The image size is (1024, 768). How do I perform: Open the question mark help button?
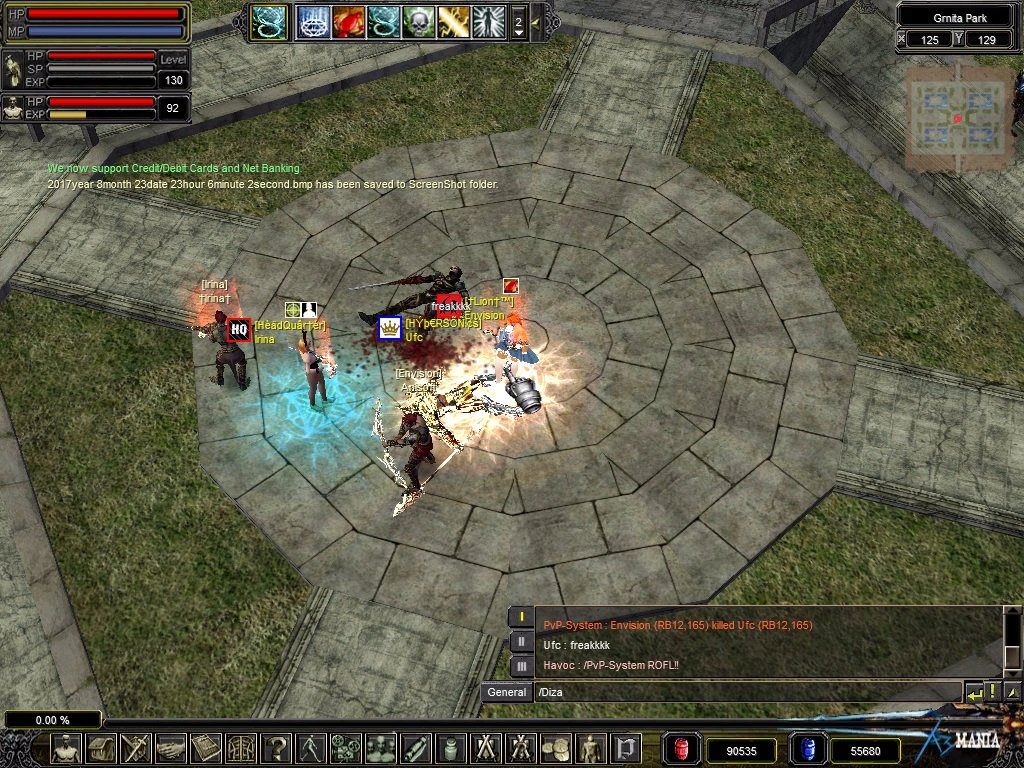coord(277,748)
